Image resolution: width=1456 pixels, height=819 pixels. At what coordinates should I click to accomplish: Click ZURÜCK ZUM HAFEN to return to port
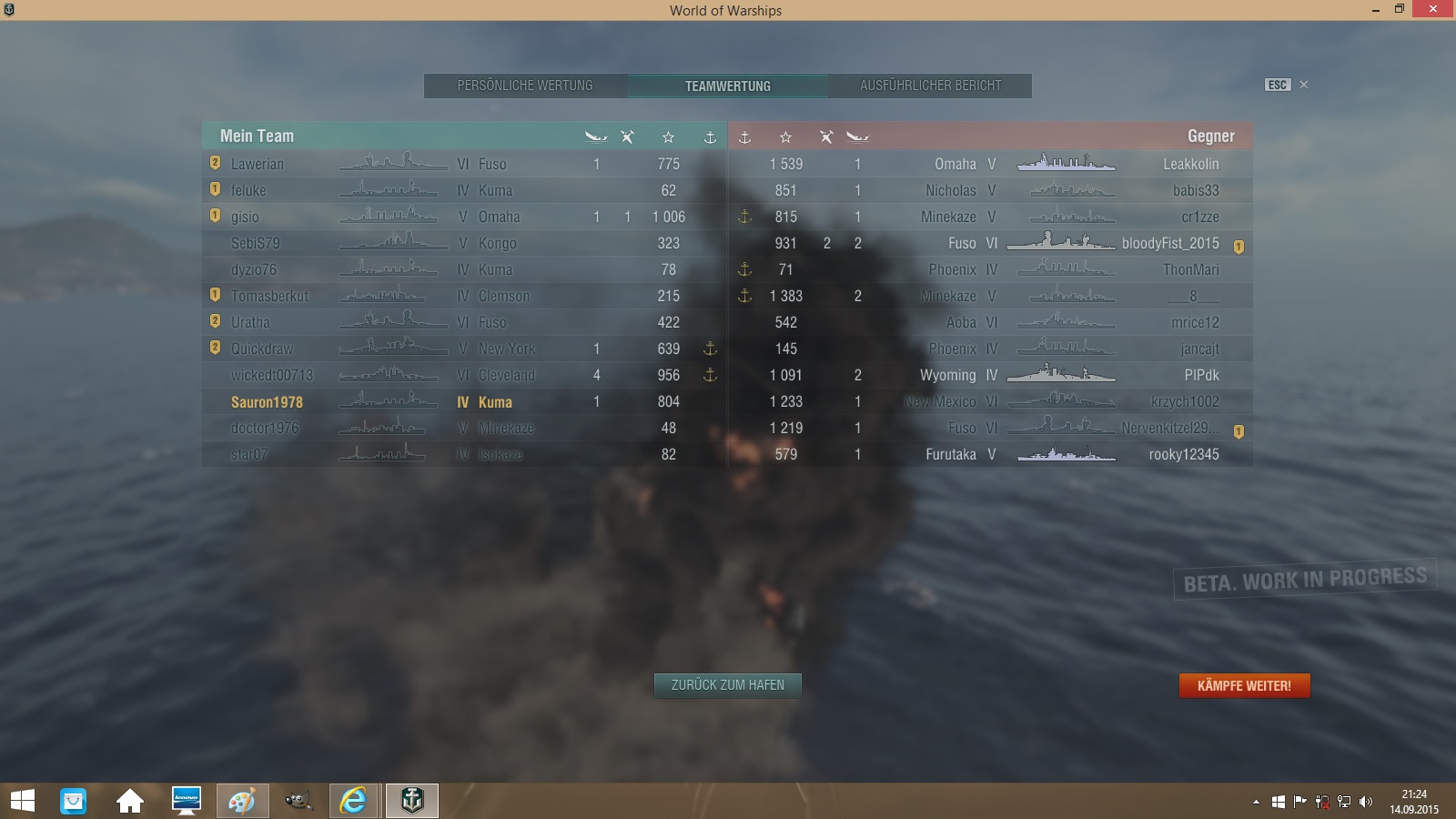727,686
